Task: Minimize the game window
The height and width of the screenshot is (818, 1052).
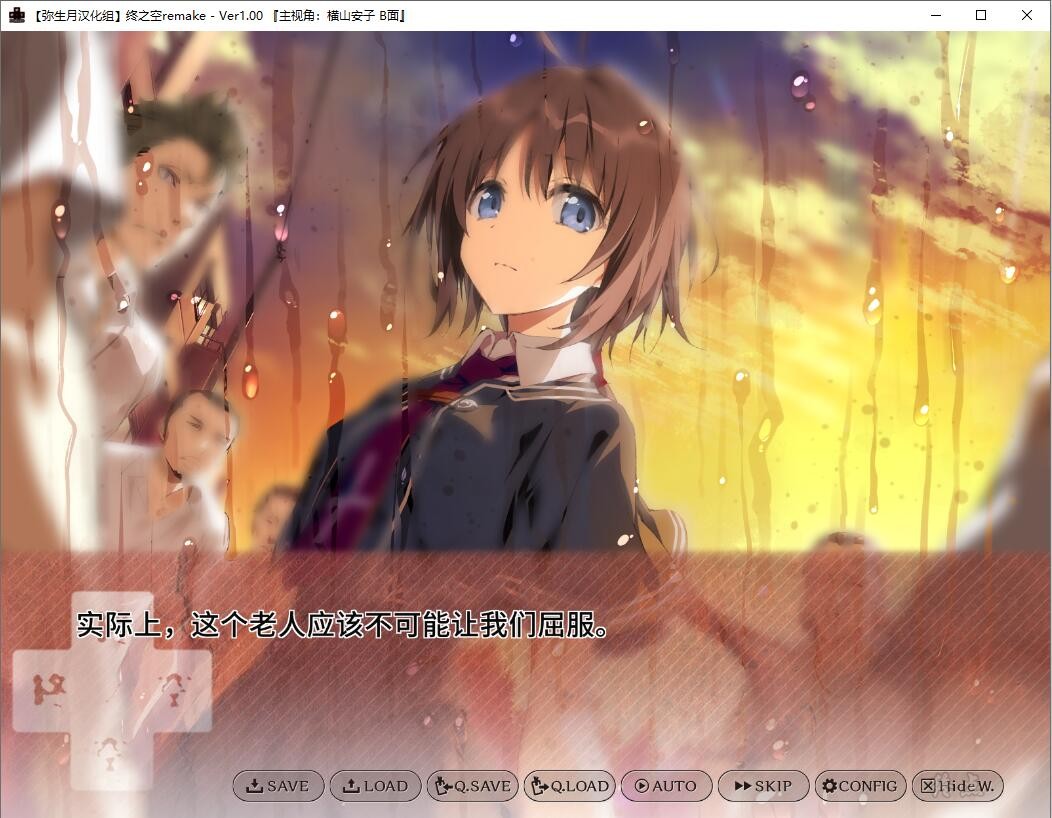Action: coord(935,15)
